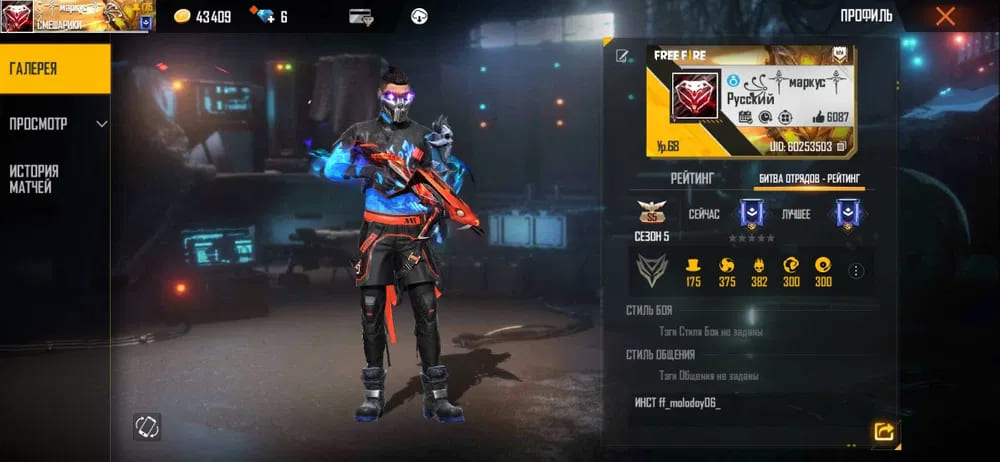Close the profile with the X button
The width and height of the screenshot is (1000, 462).
pyautogui.click(x=945, y=16)
